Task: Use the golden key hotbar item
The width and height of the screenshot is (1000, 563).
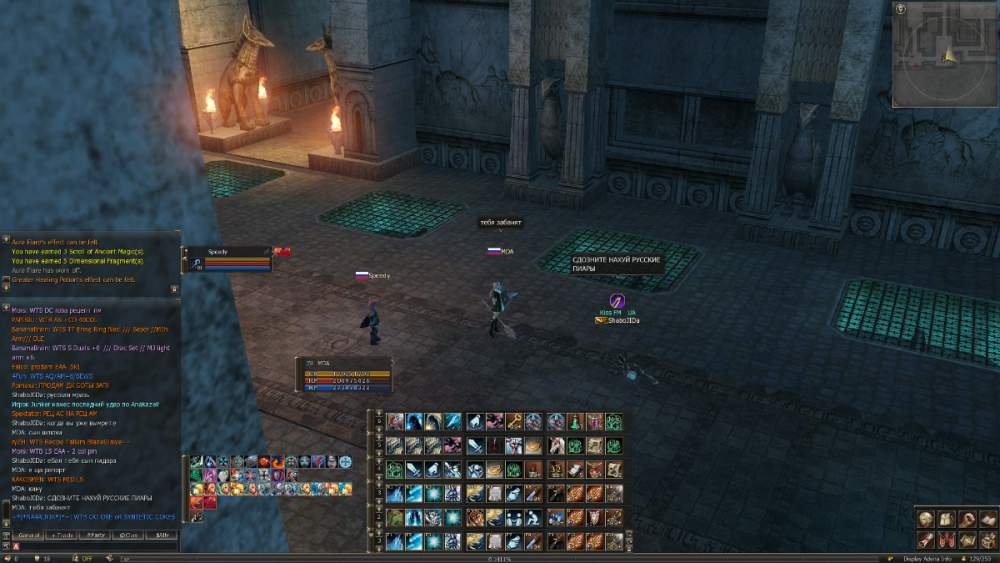Action: point(515,422)
